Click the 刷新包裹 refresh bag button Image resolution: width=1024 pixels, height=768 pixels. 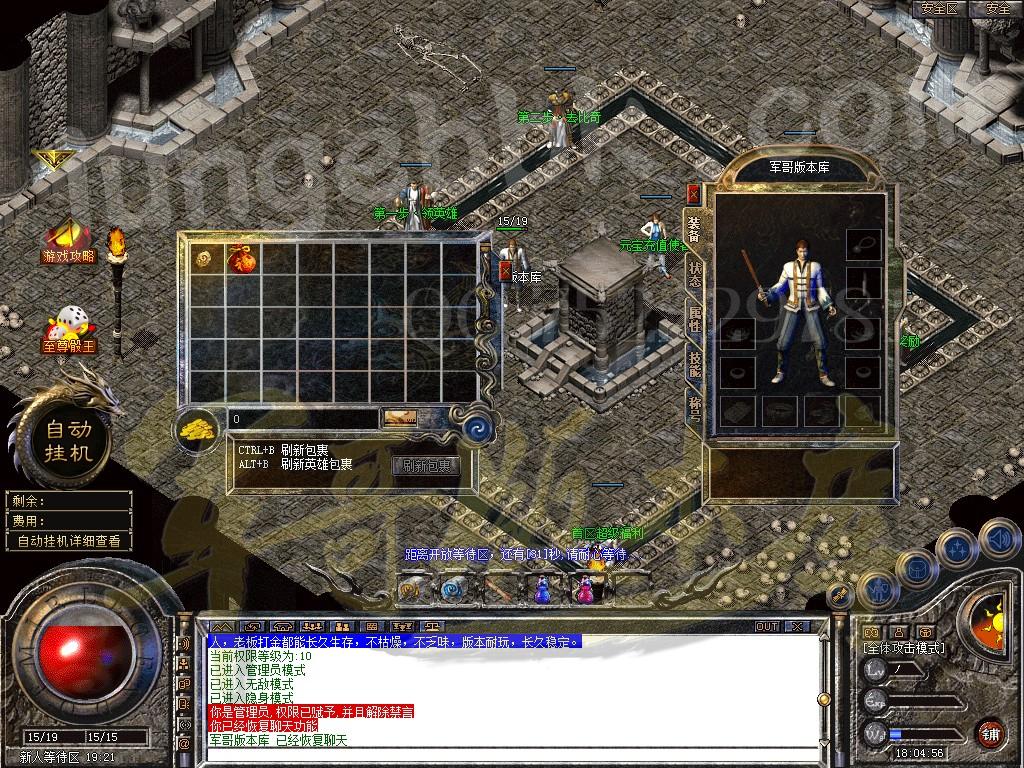pos(425,466)
